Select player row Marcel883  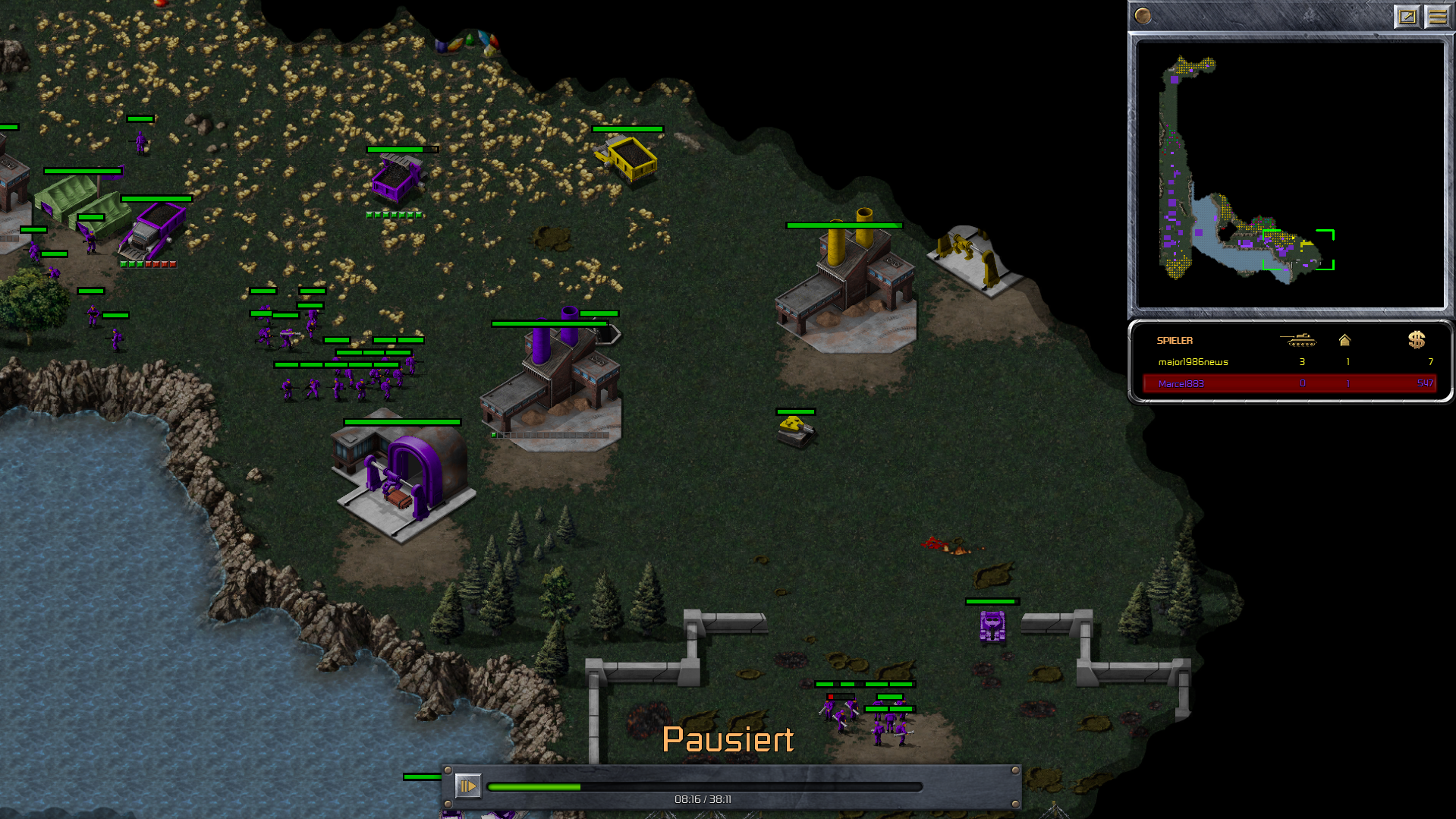point(1290,383)
